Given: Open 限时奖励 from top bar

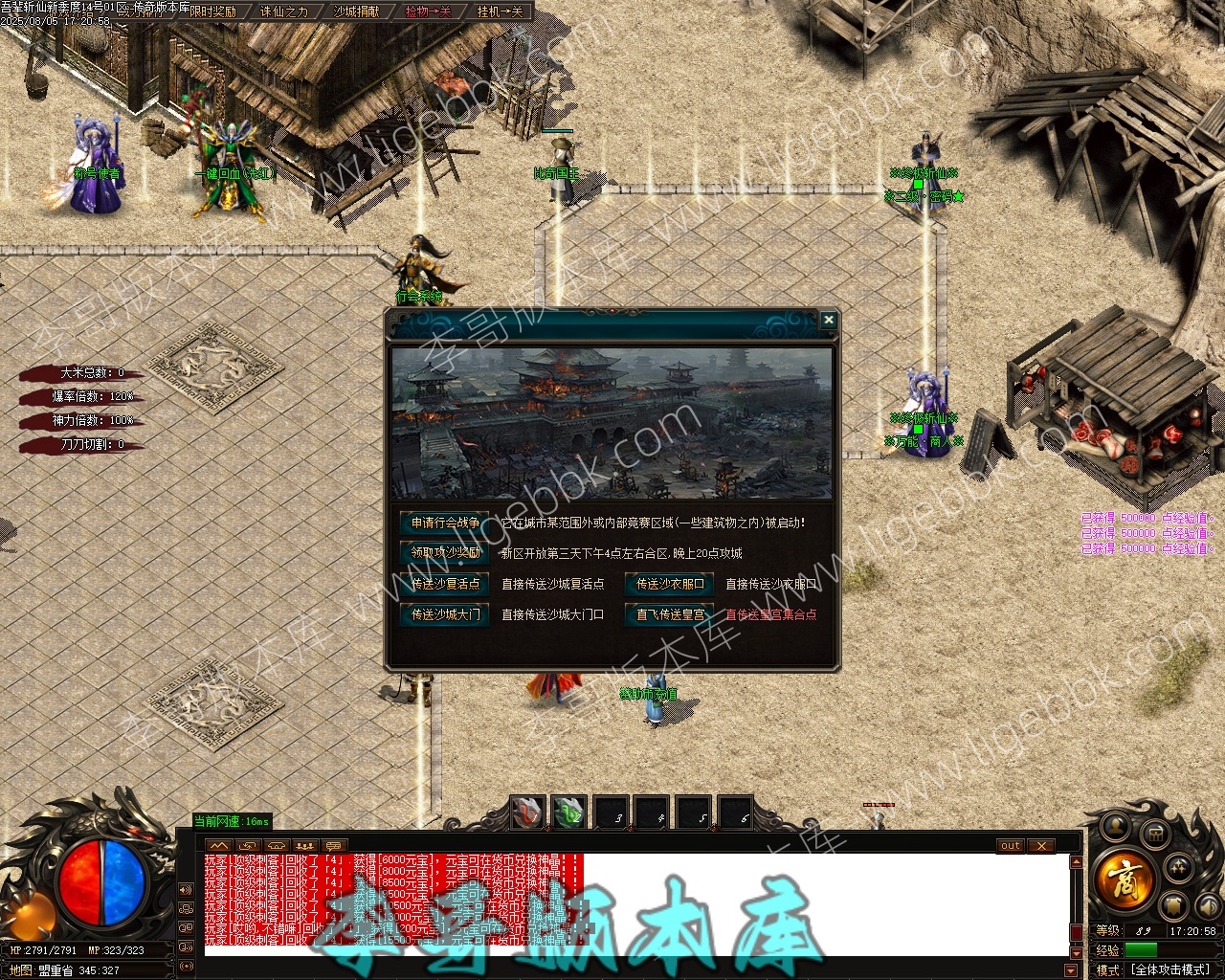Looking at the screenshot, I should pyautogui.click(x=212, y=11).
